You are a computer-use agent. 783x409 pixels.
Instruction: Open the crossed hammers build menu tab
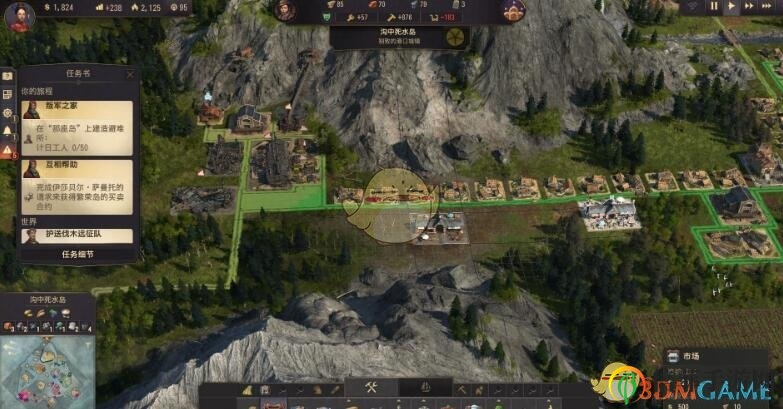point(369,388)
